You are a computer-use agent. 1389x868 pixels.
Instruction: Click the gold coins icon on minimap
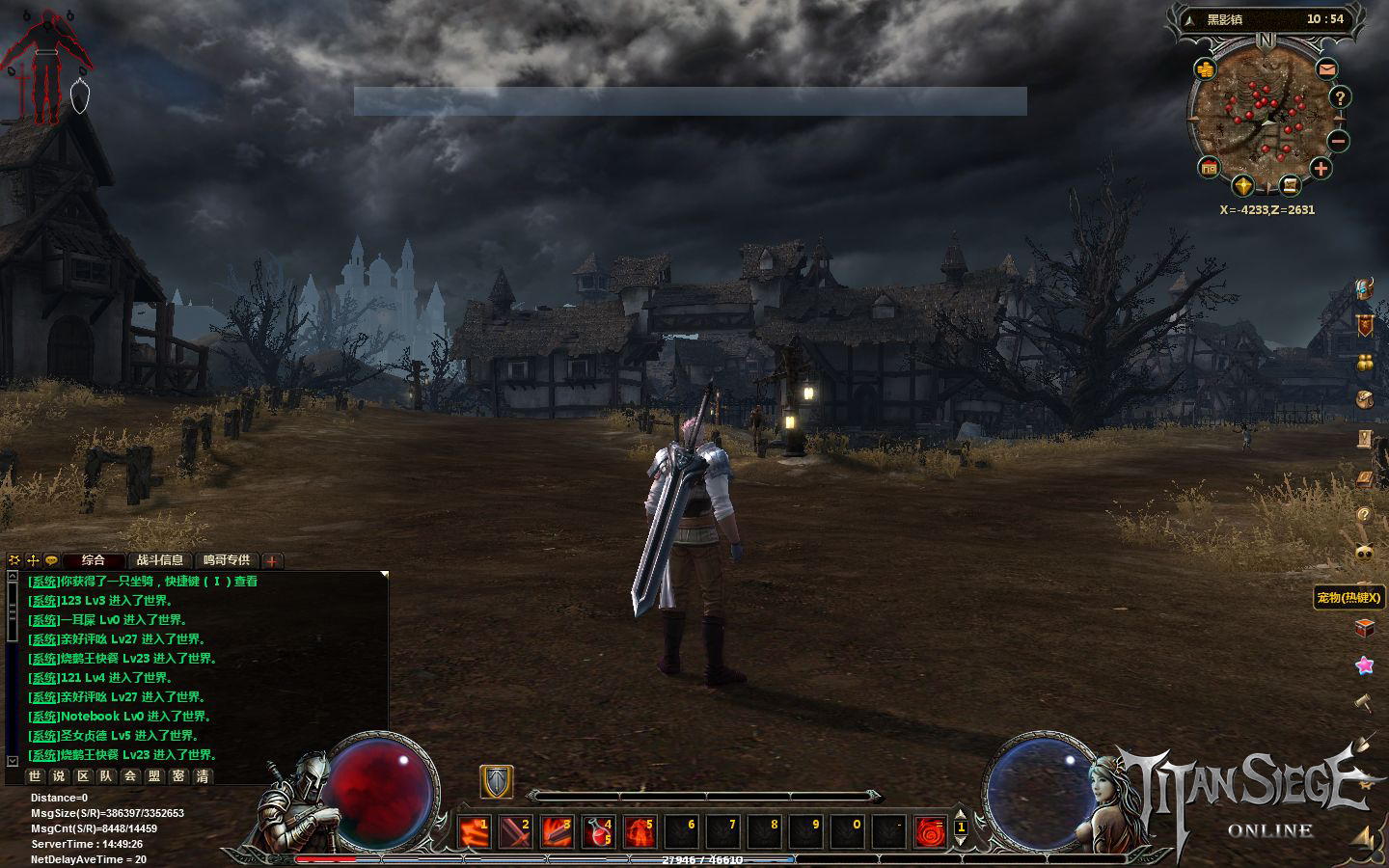pos(1206,69)
